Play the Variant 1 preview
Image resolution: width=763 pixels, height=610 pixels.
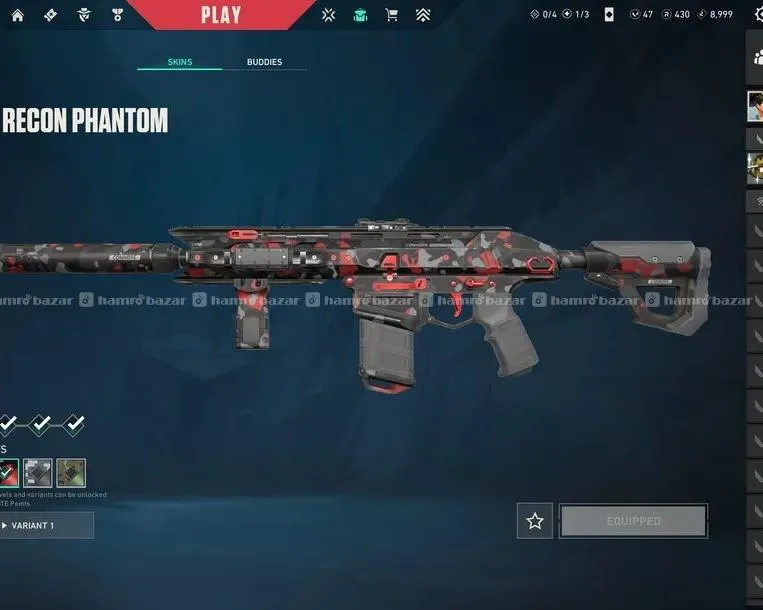pyautogui.click(x=45, y=525)
